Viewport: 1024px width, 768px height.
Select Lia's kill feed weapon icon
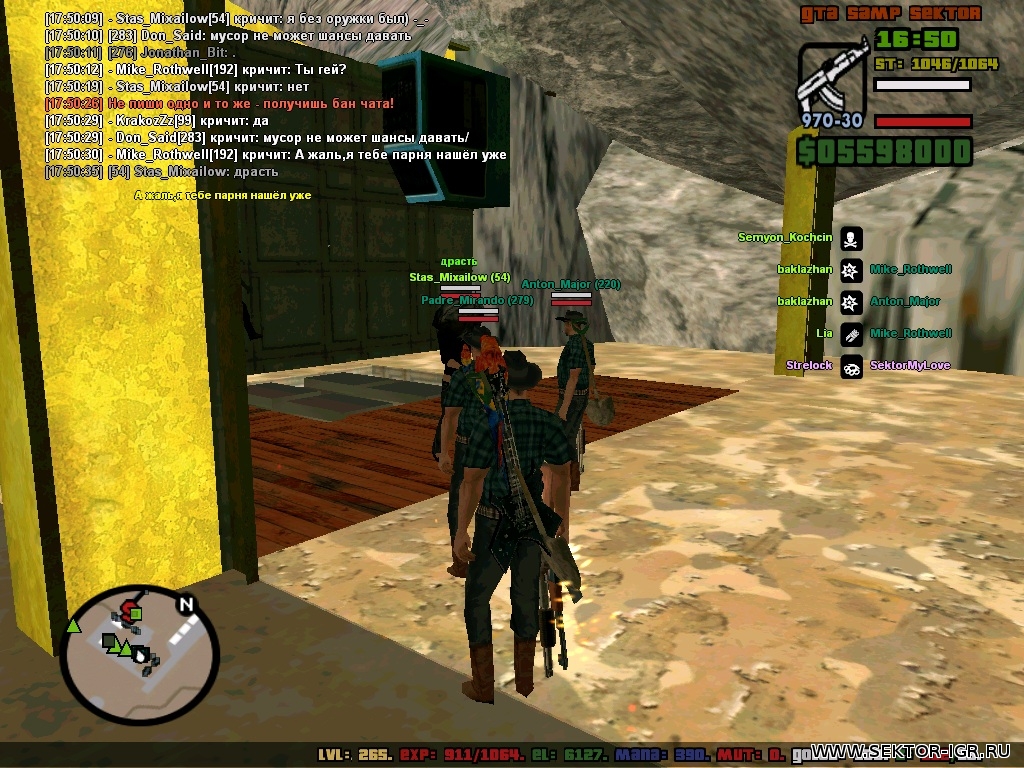851,334
